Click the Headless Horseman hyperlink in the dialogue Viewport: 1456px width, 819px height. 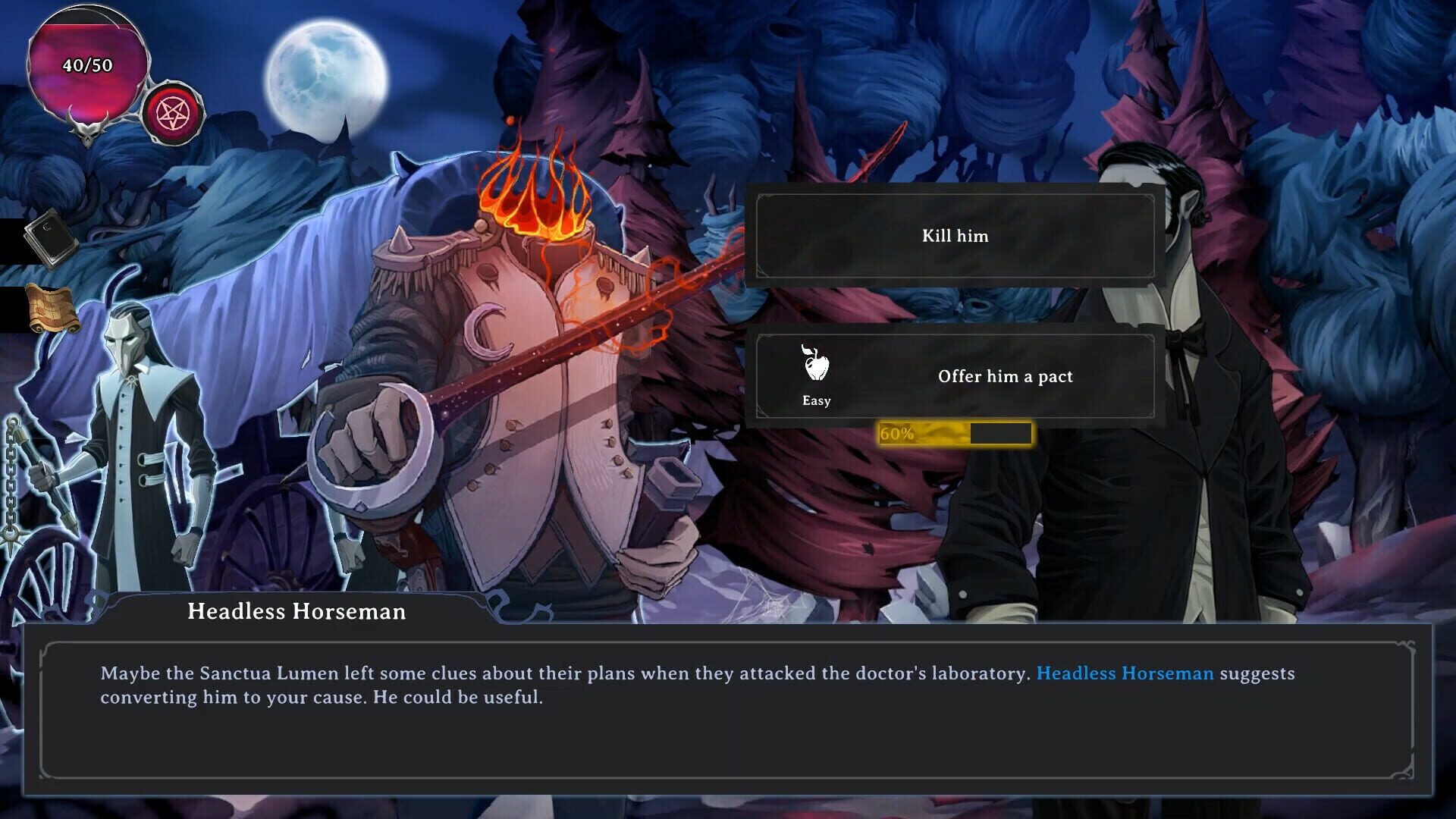tap(1125, 673)
